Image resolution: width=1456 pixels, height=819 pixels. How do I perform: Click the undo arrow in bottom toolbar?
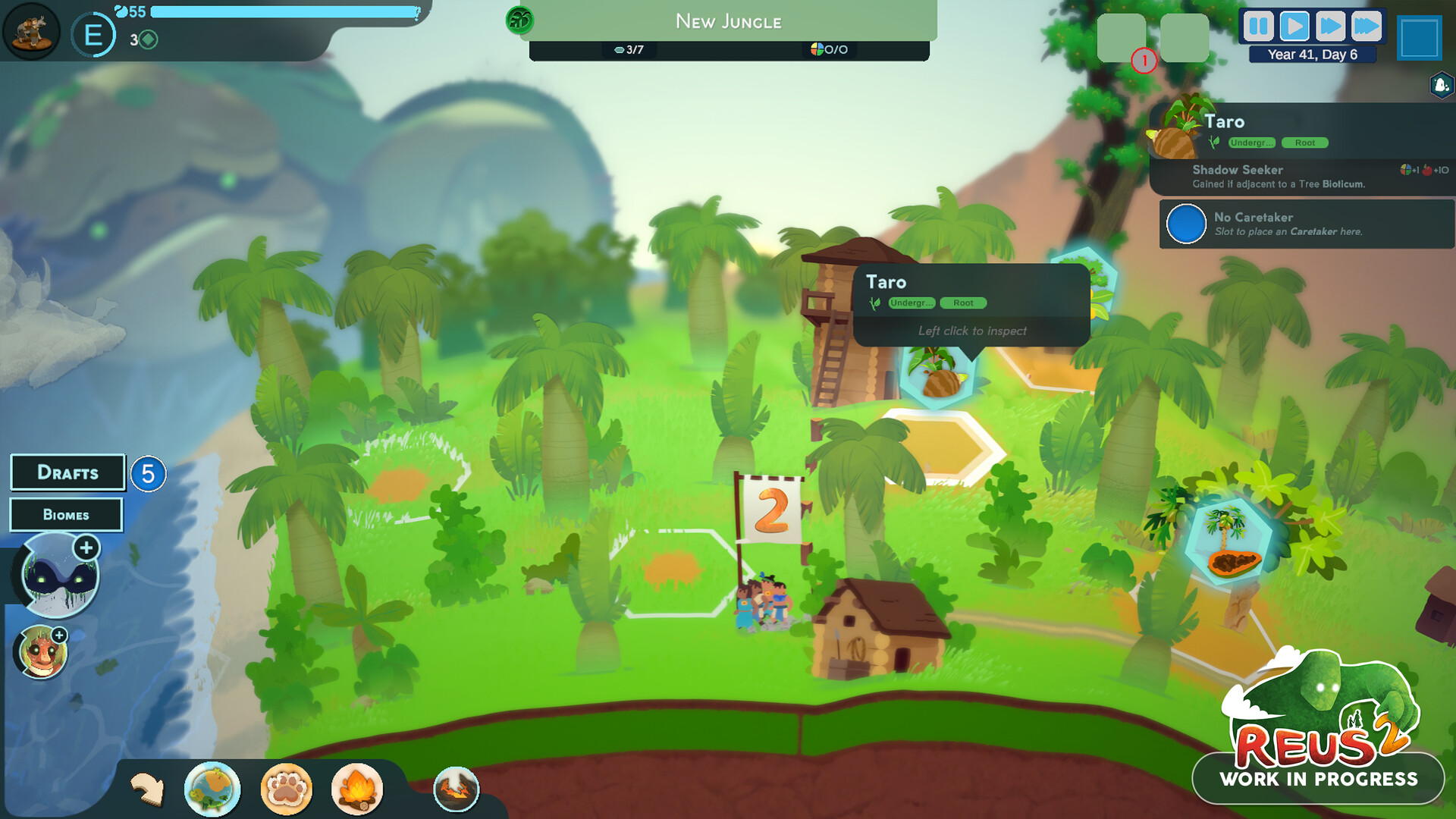click(x=149, y=789)
